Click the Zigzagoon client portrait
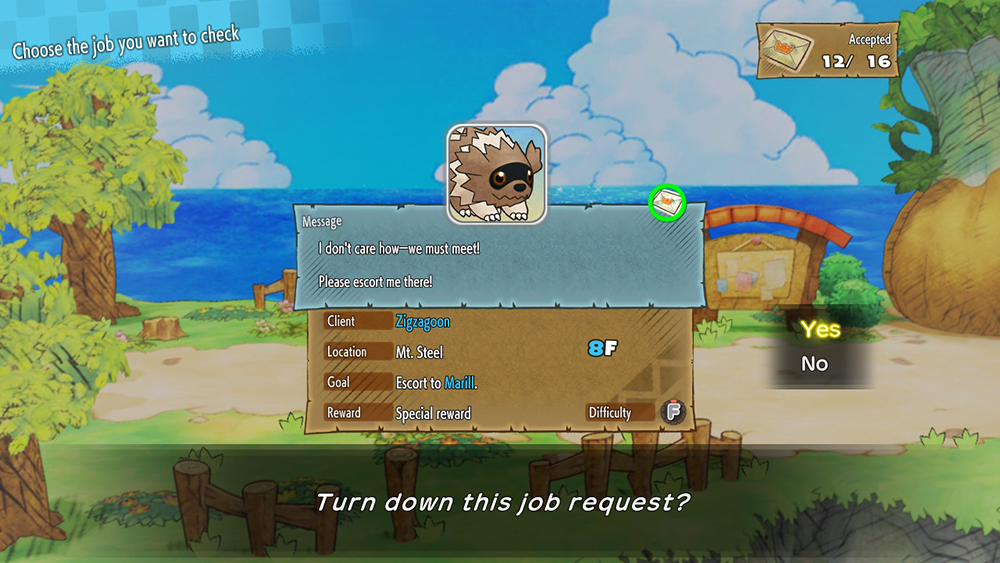Screen dimensions: 1000x563 (496, 173)
